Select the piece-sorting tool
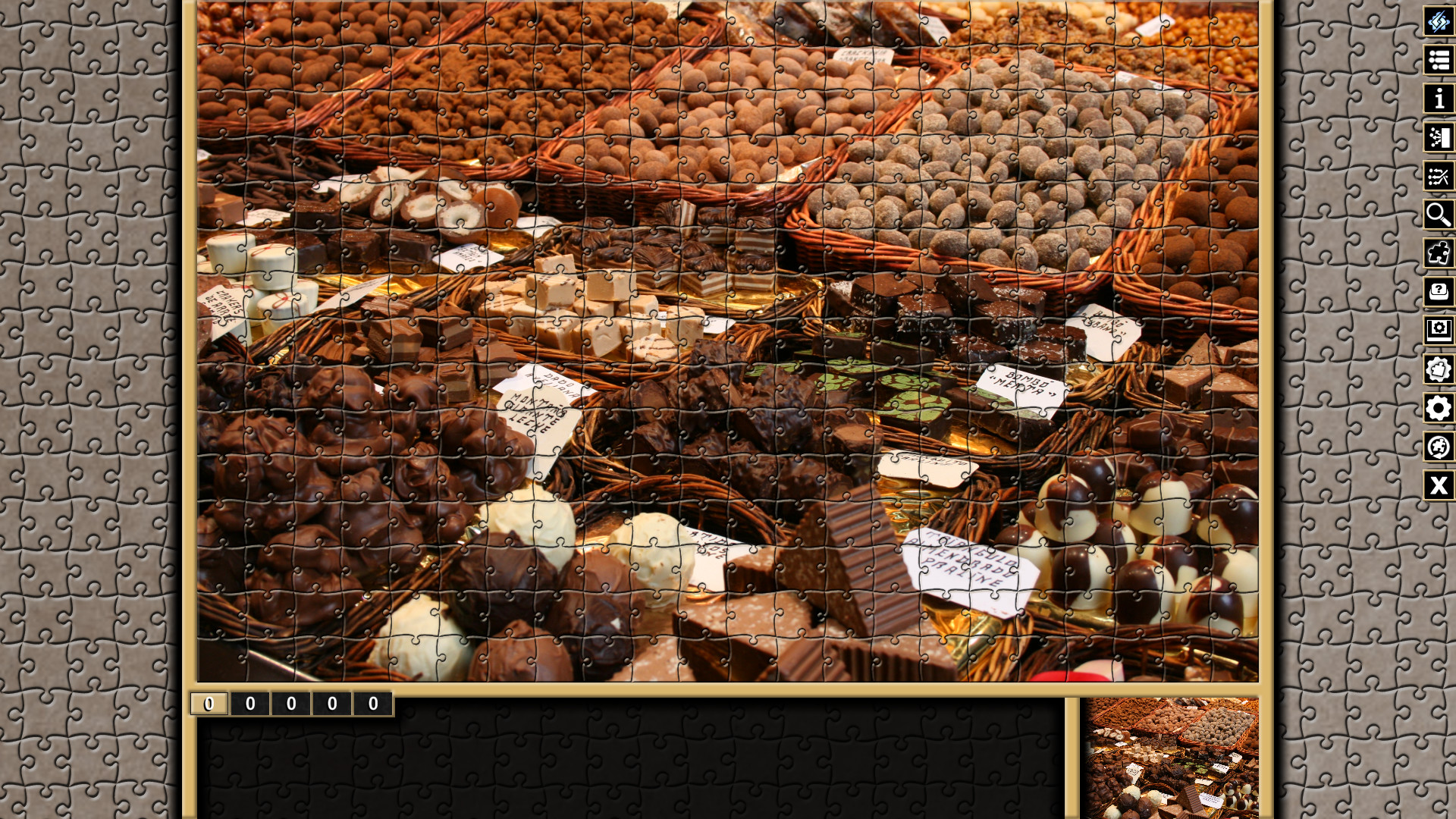Screen dimensions: 1456x819 tap(1438, 138)
